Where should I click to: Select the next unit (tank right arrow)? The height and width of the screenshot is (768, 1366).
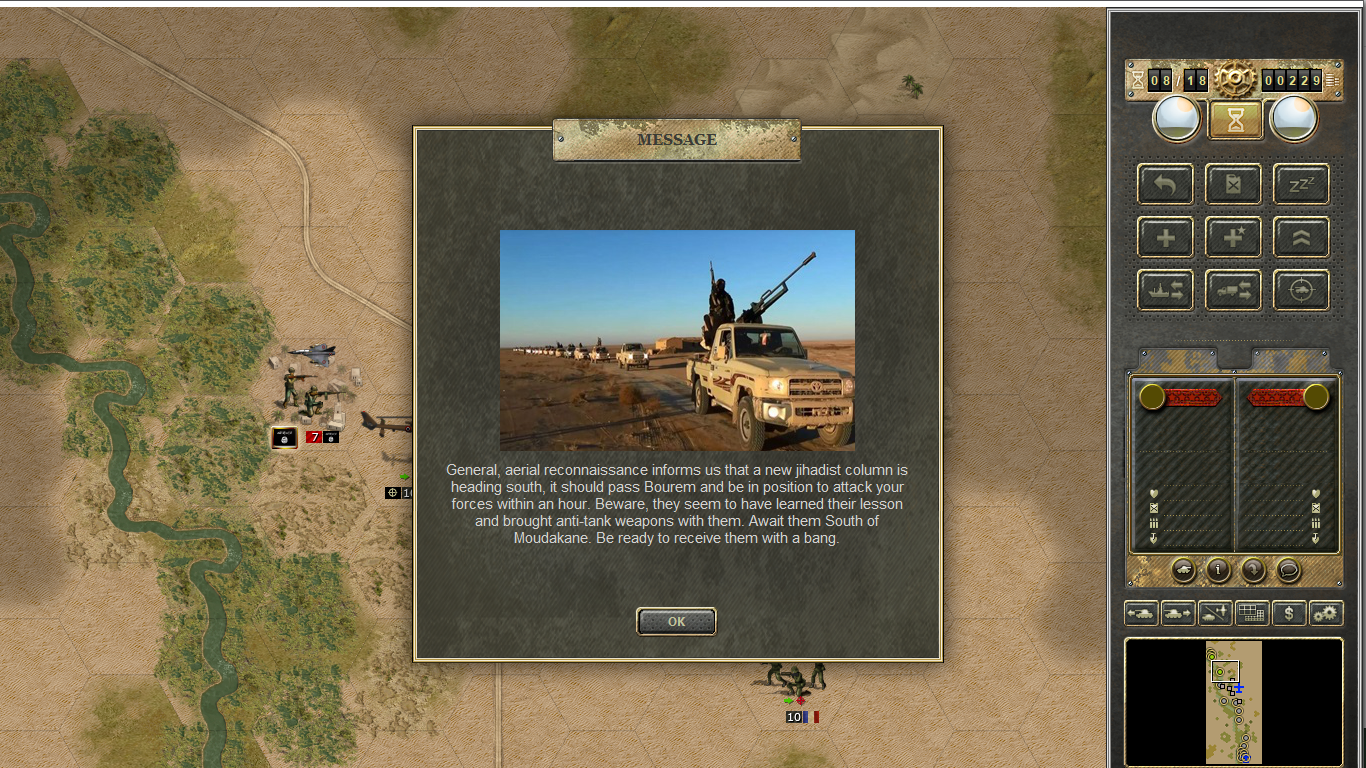pos(1178,613)
